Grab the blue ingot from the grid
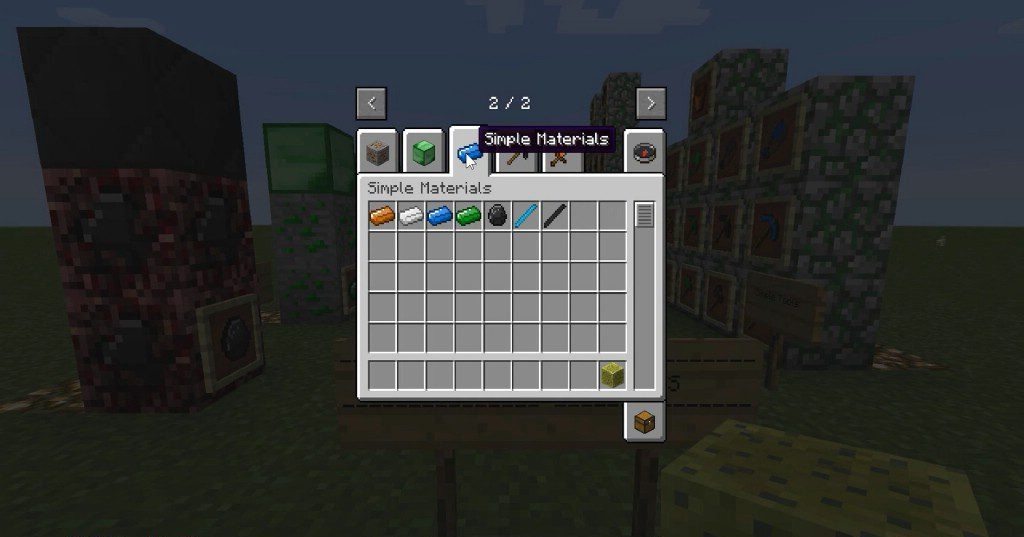Viewport: 1024px width, 537px height. 440,215
